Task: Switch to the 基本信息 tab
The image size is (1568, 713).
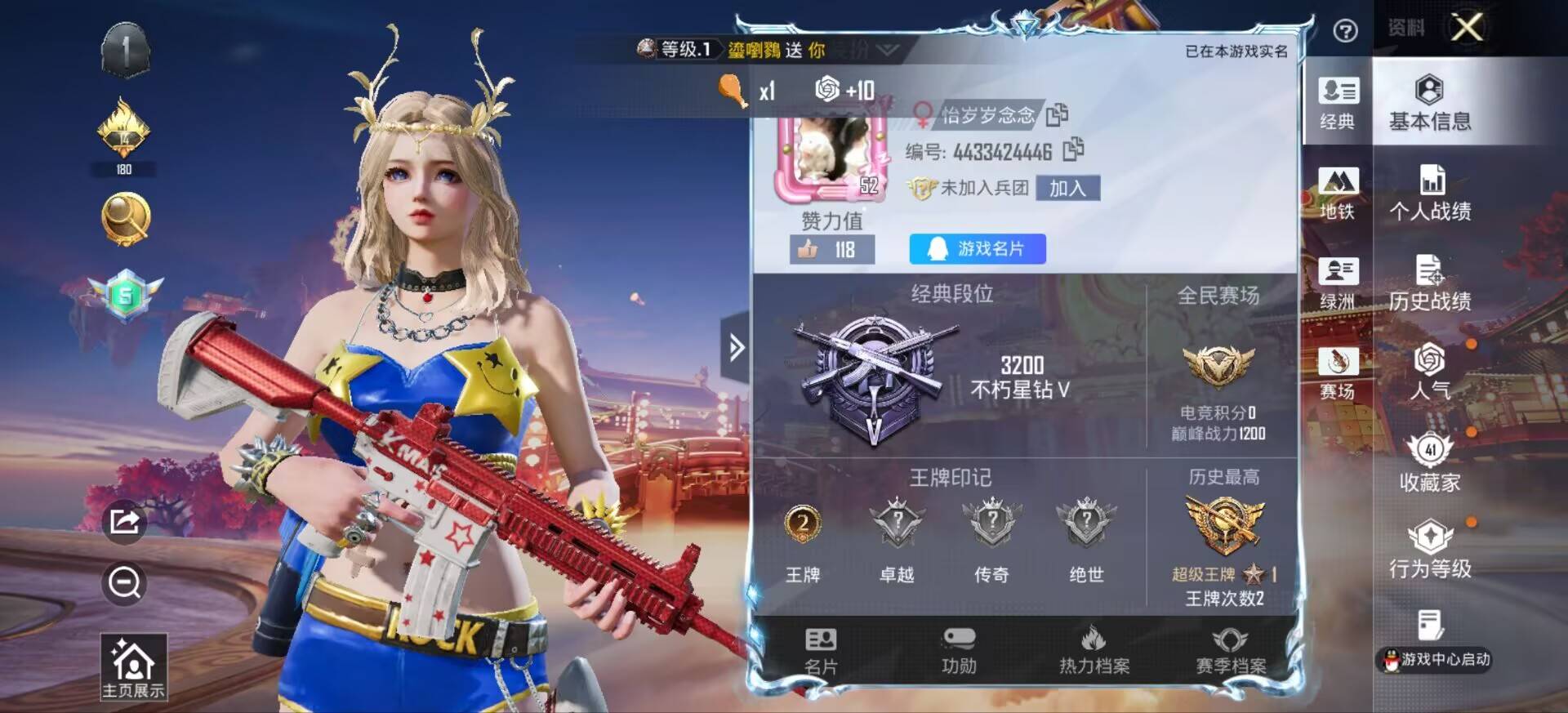Action: [1429, 103]
